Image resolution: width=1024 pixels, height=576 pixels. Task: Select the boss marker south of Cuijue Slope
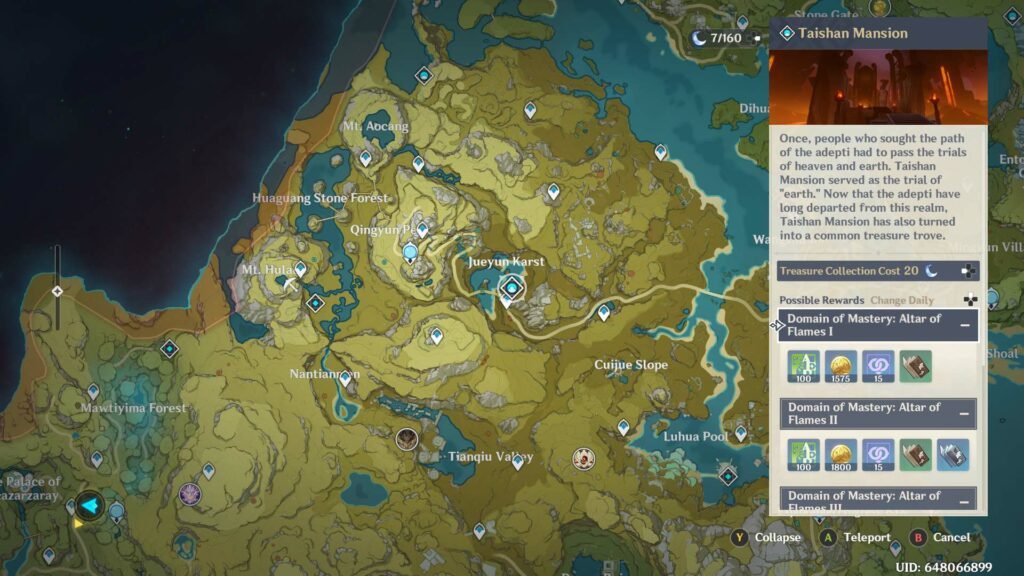point(583,458)
